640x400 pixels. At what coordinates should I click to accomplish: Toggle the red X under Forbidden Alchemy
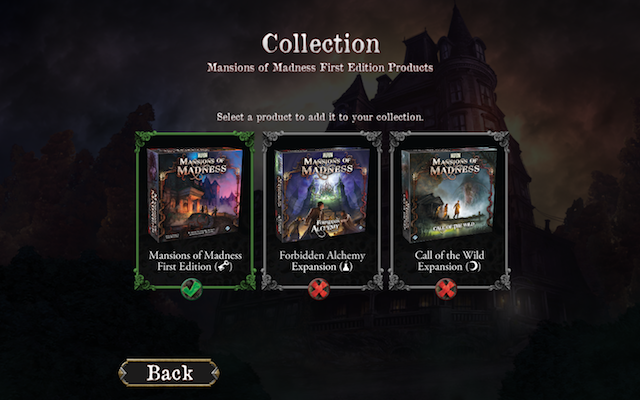tap(322, 290)
